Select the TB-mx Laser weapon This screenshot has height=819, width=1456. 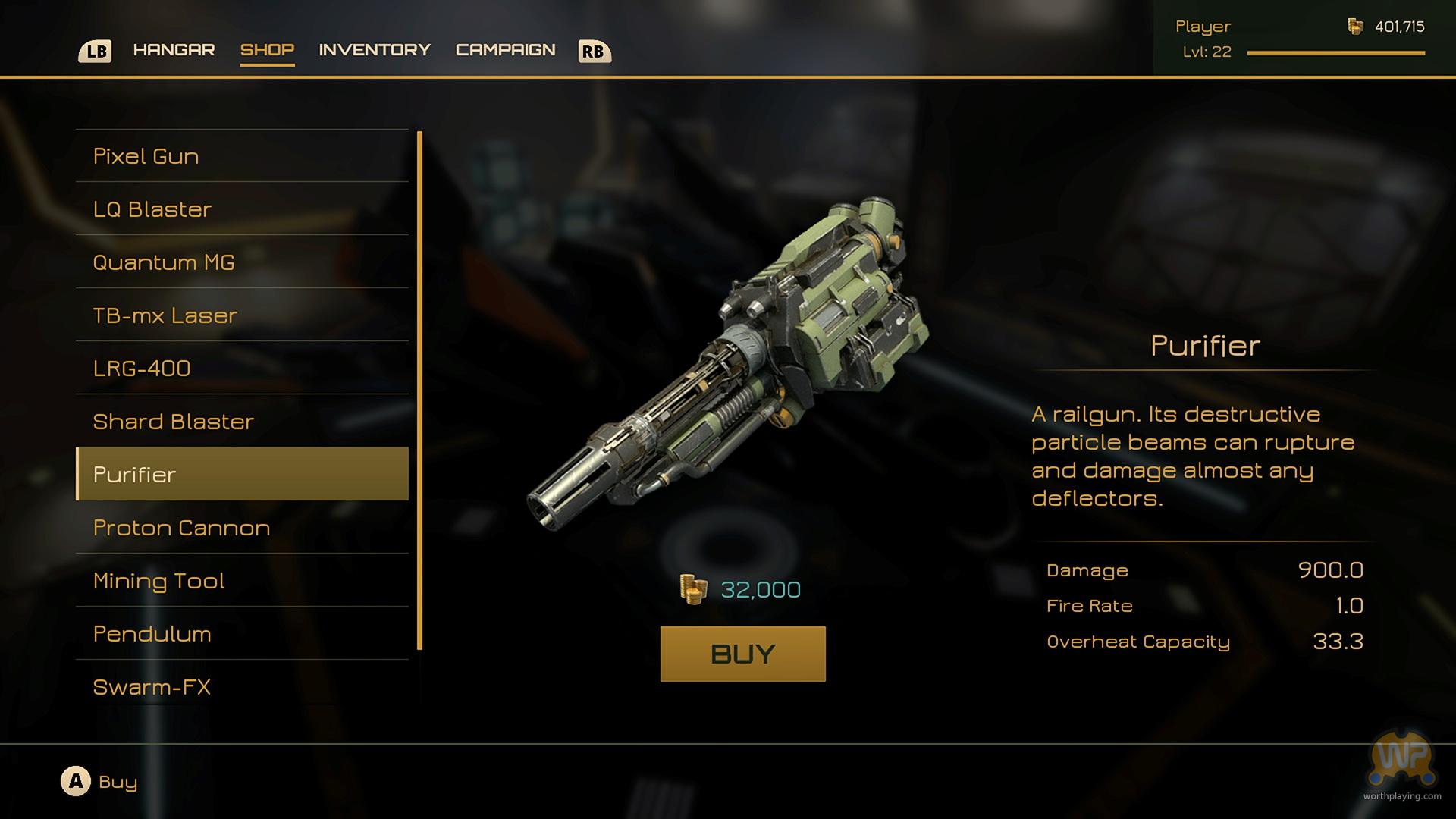[242, 315]
